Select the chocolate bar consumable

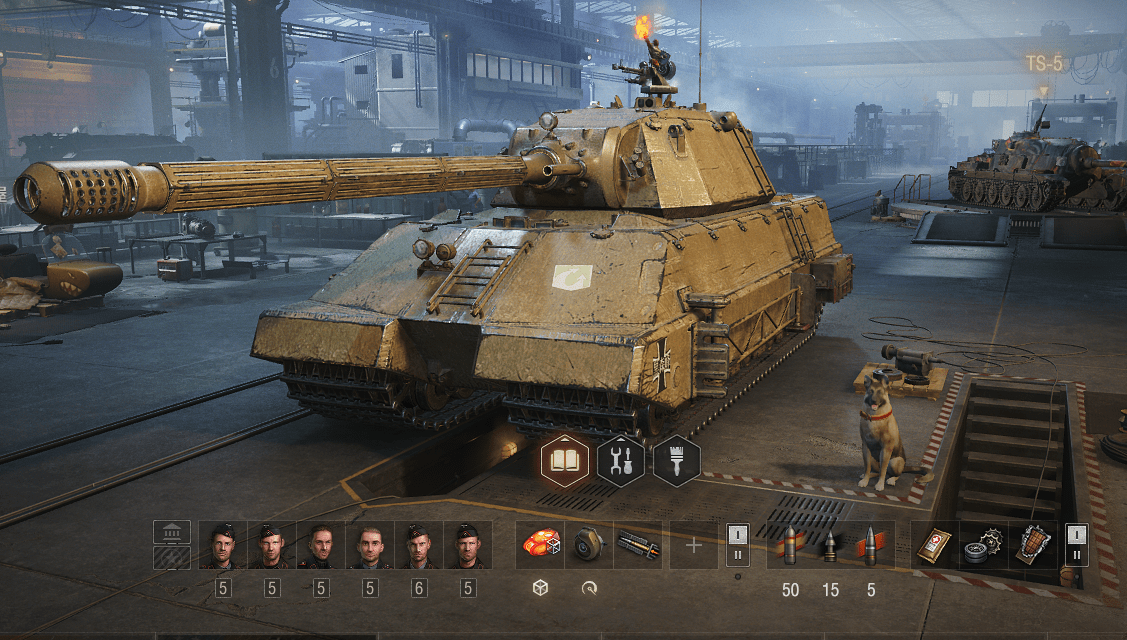point(1032,545)
